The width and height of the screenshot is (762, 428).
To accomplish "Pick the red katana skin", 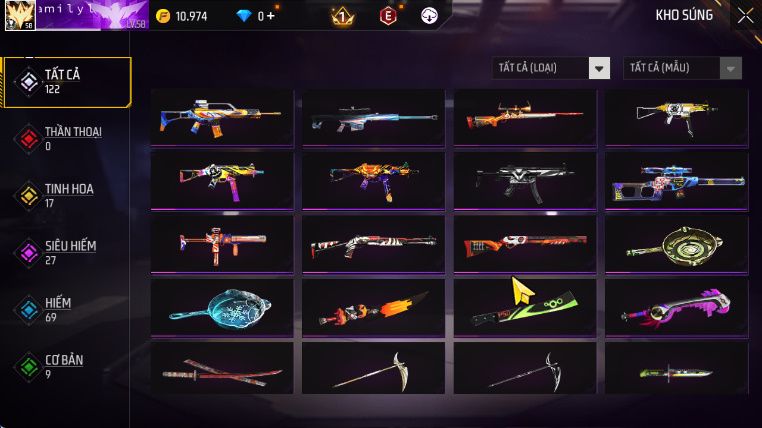I will click(x=222, y=370).
